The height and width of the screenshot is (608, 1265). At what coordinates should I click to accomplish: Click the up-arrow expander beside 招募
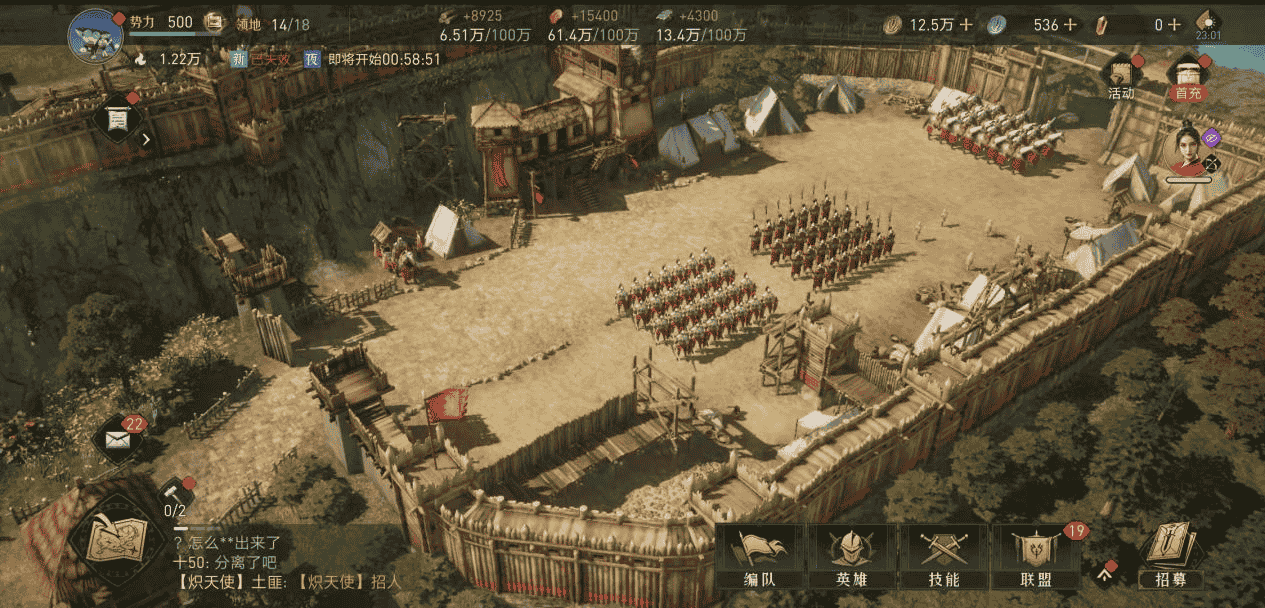tap(1106, 571)
